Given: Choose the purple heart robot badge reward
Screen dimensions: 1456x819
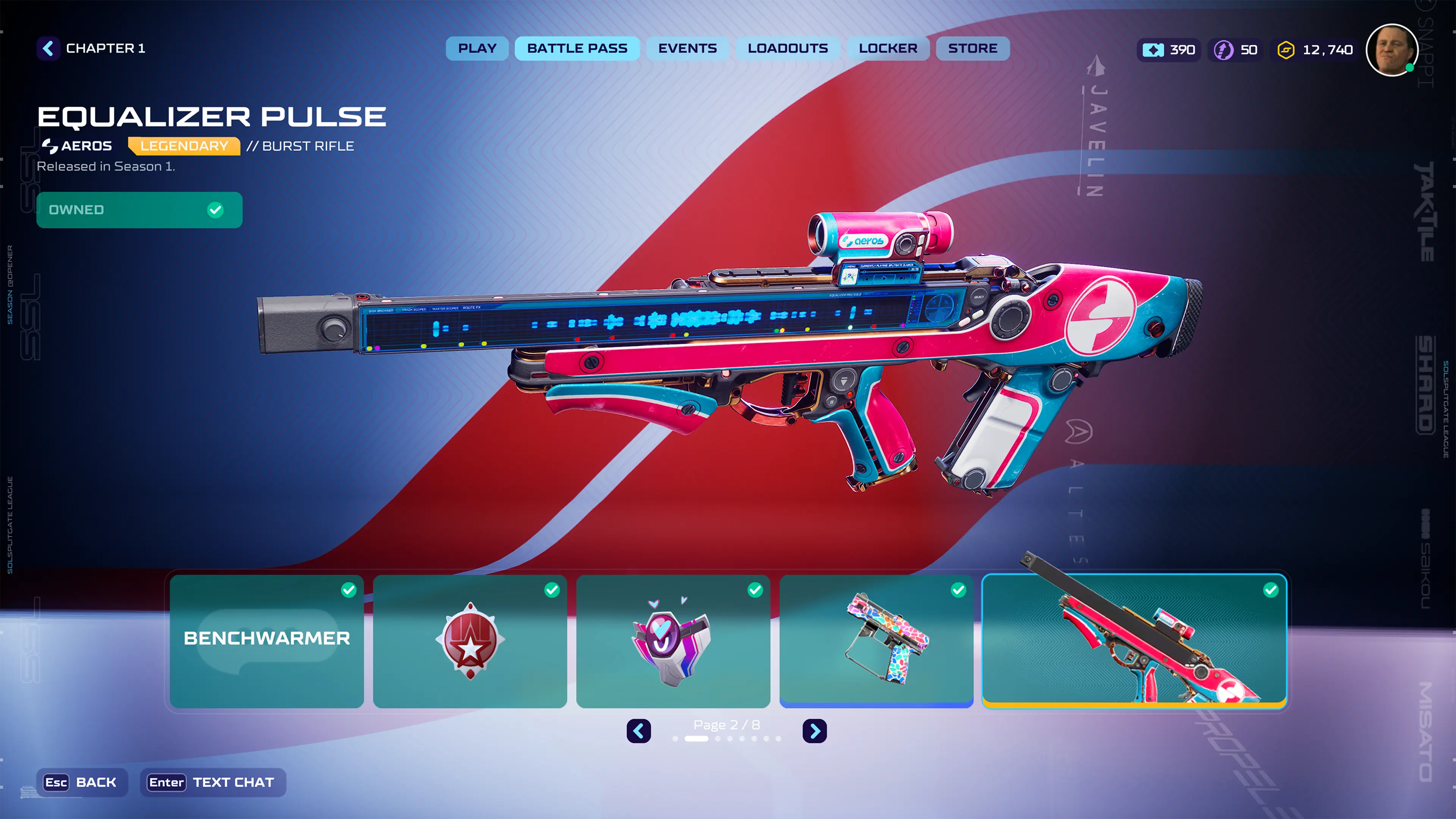Looking at the screenshot, I should pyautogui.click(x=673, y=641).
